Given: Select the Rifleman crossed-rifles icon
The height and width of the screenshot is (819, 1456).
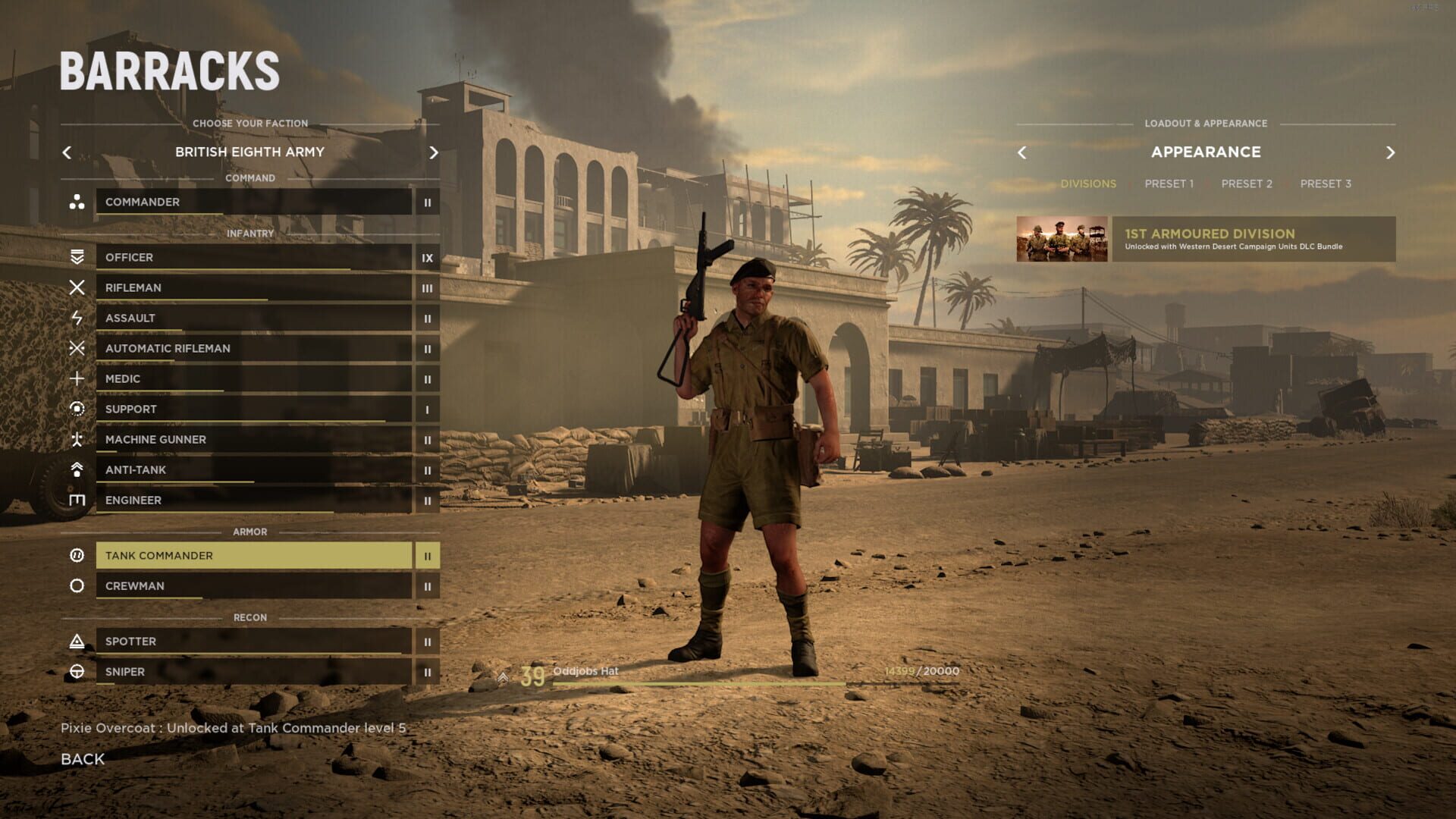Looking at the screenshot, I should (x=76, y=287).
